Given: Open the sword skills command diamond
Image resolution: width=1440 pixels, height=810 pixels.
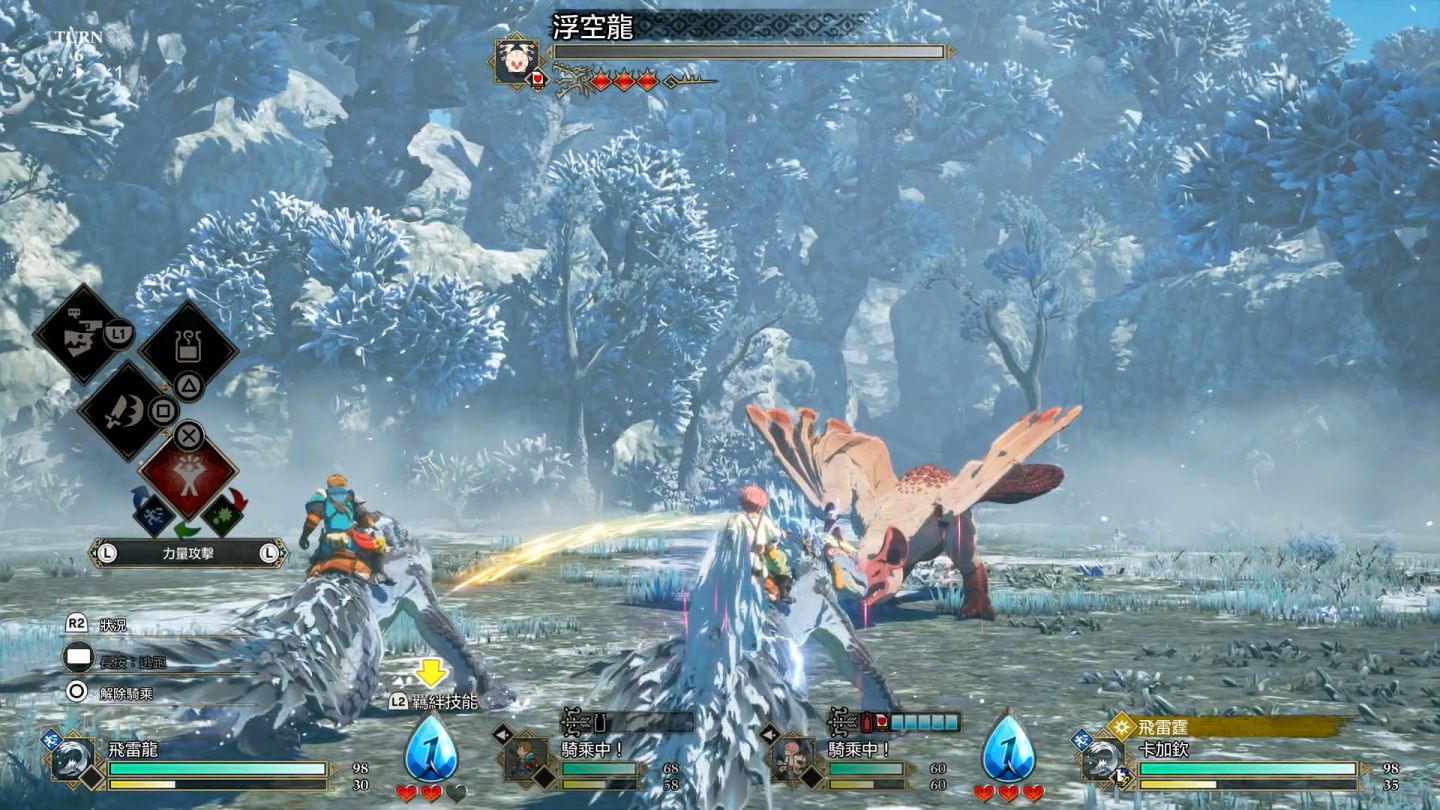Looking at the screenshot, I should pyautogui.click(x=122, y=409).
